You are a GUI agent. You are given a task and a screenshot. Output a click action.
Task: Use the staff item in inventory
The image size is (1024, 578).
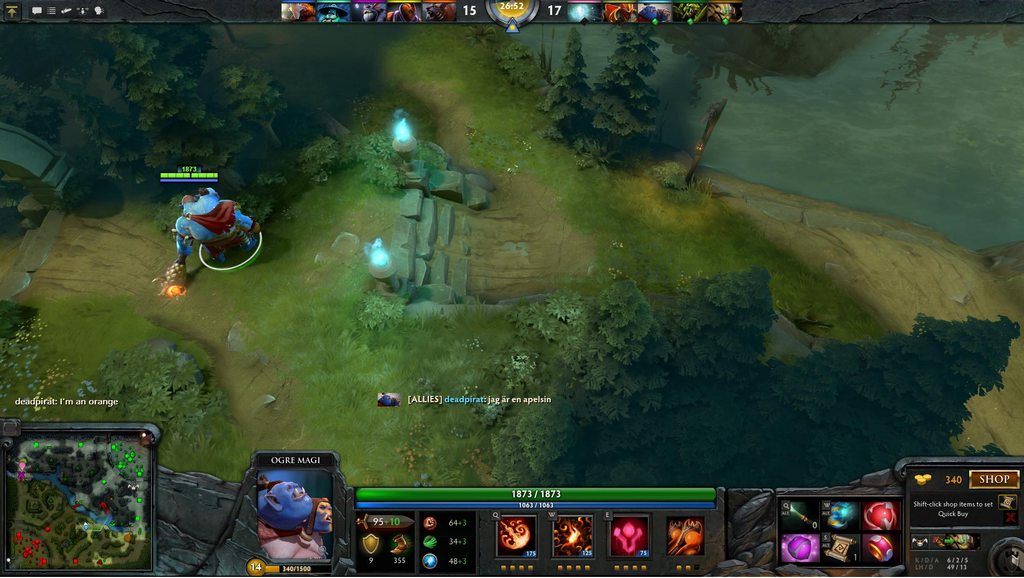(x=799, y=516)
